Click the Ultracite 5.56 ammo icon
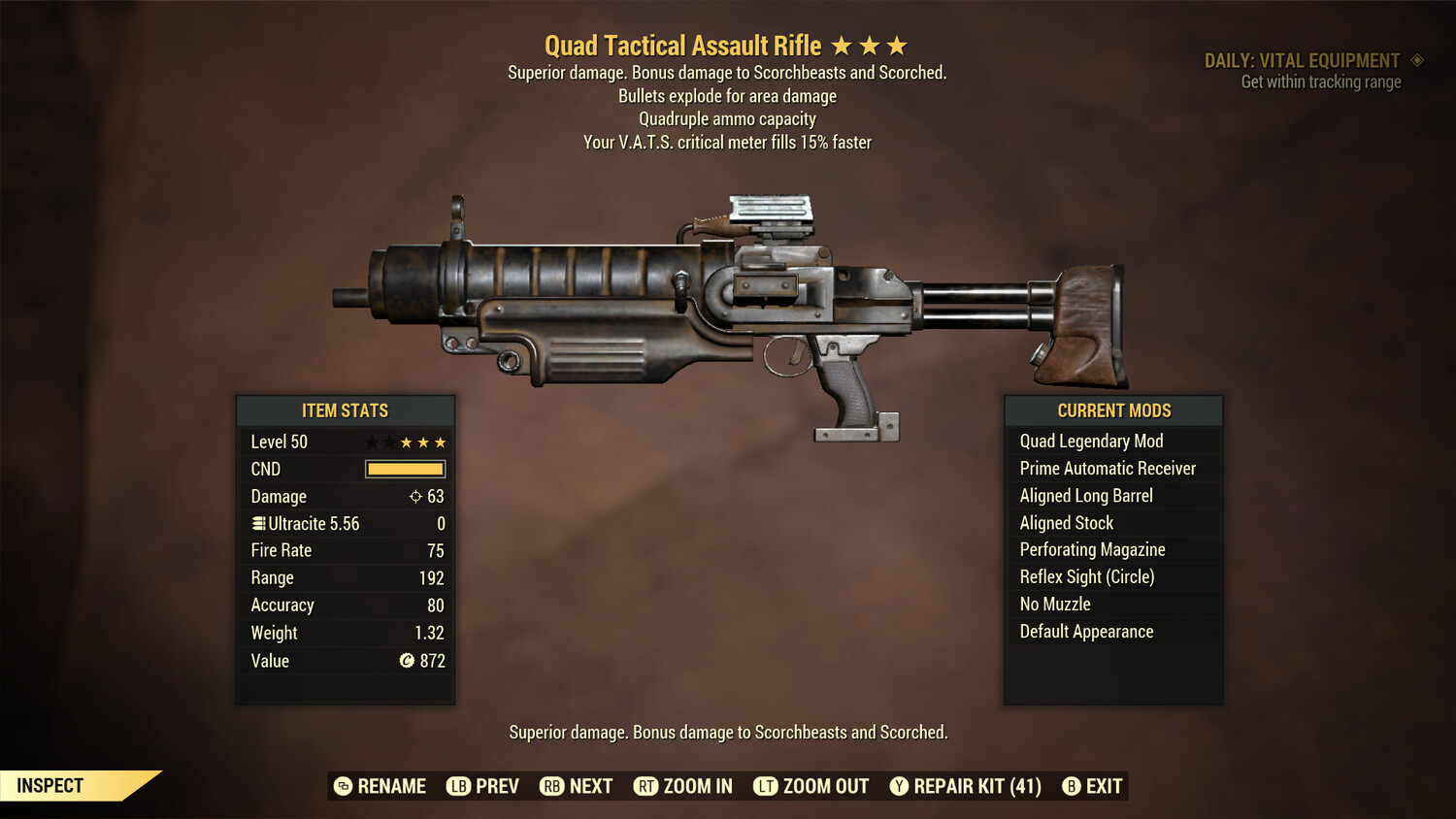 (x=257, y=523)
